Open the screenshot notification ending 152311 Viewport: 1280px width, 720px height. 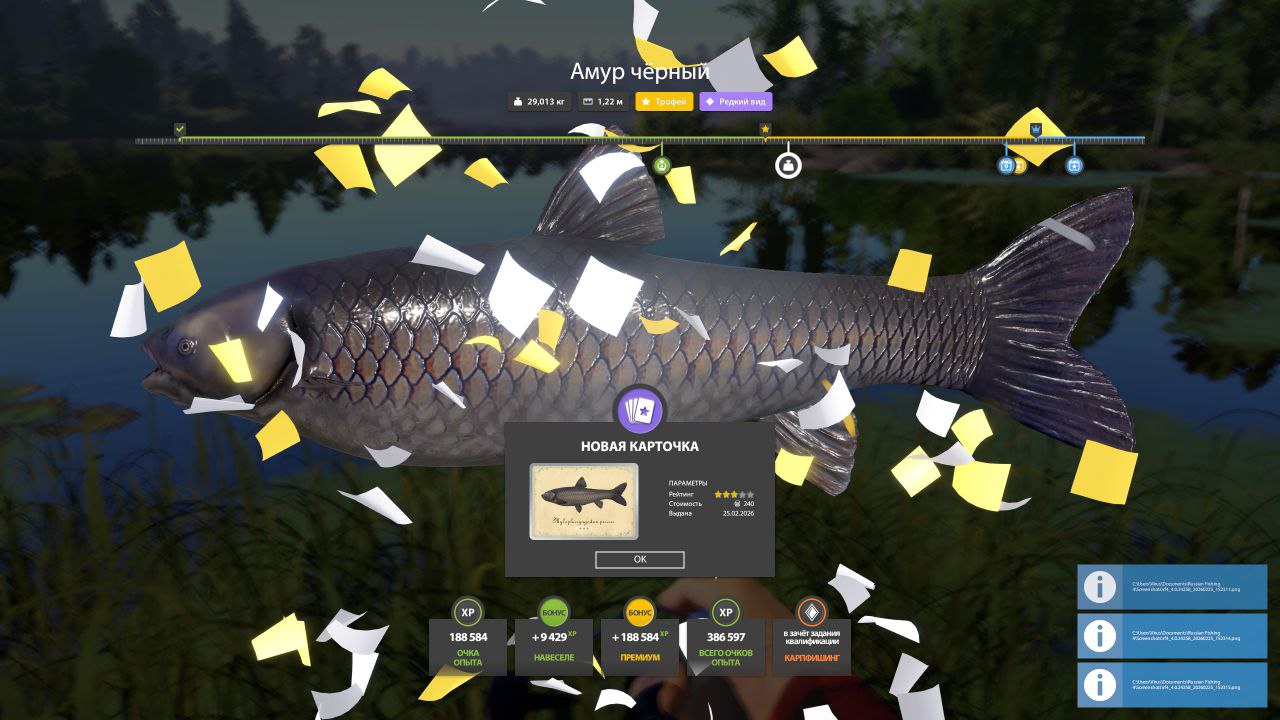[1172, 587]
